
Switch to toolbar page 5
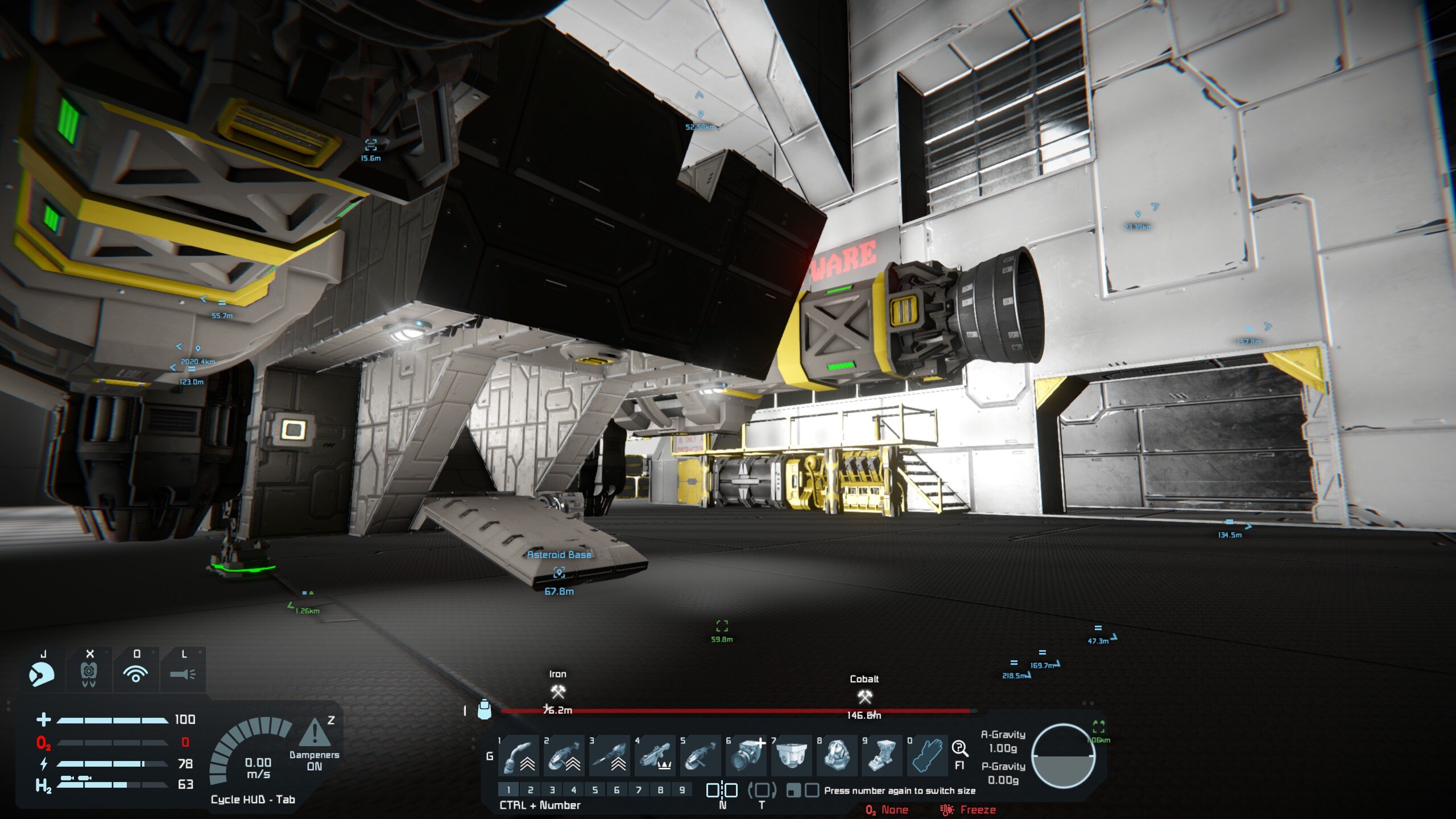tap(595, 790)
